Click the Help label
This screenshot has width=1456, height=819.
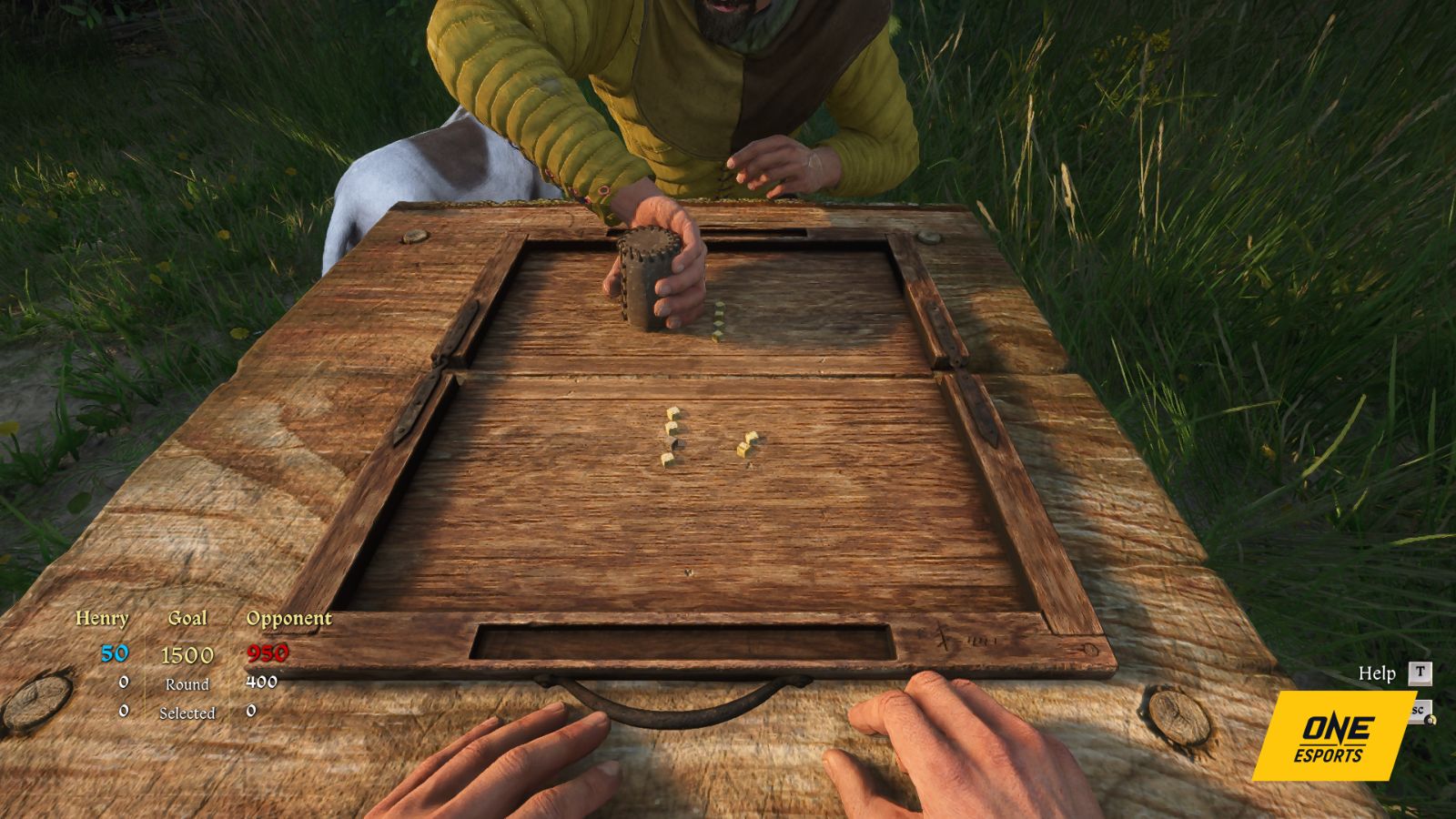coord(1377,674)
